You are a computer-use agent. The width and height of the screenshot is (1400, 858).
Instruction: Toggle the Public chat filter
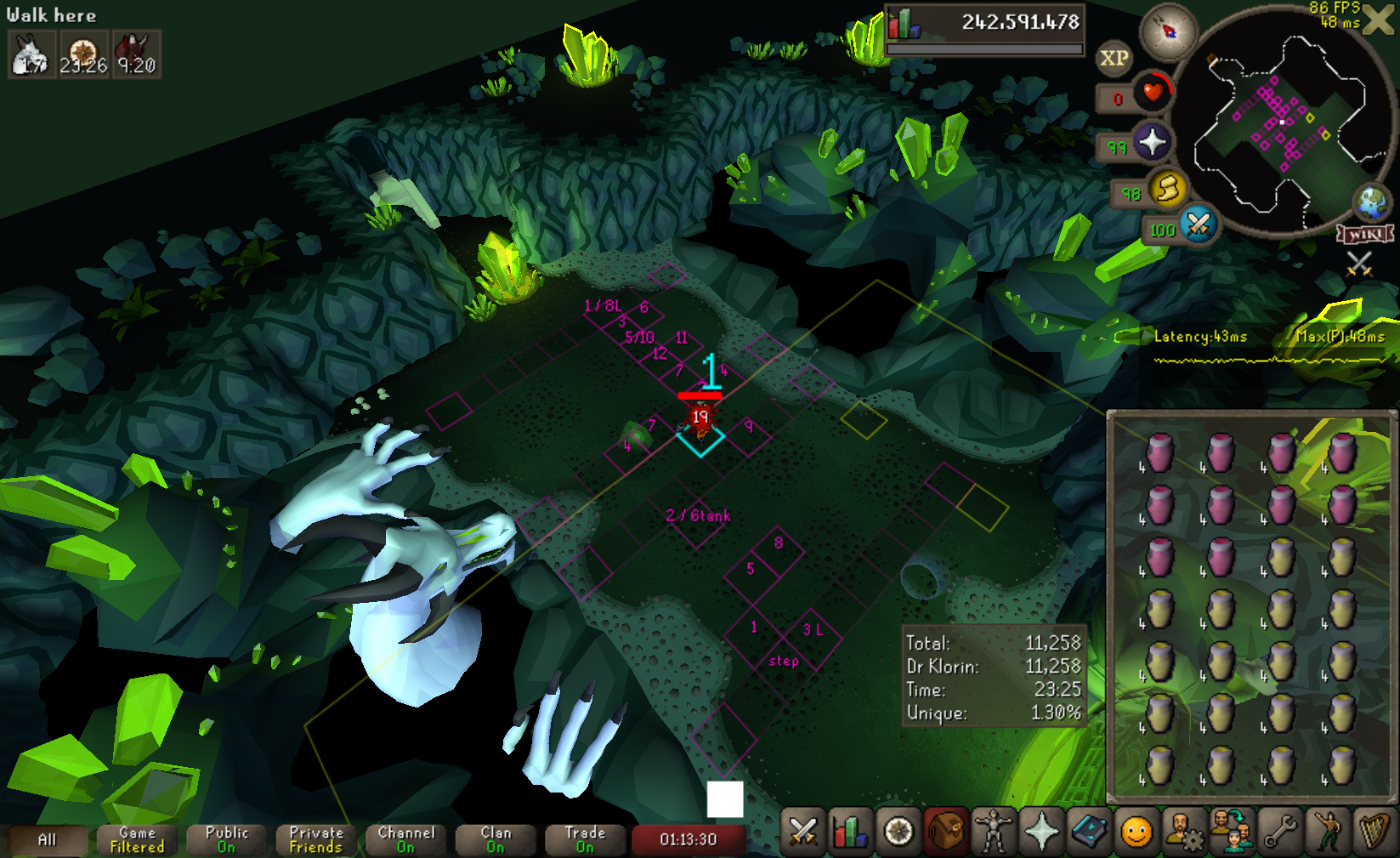(x=226, y=840)
